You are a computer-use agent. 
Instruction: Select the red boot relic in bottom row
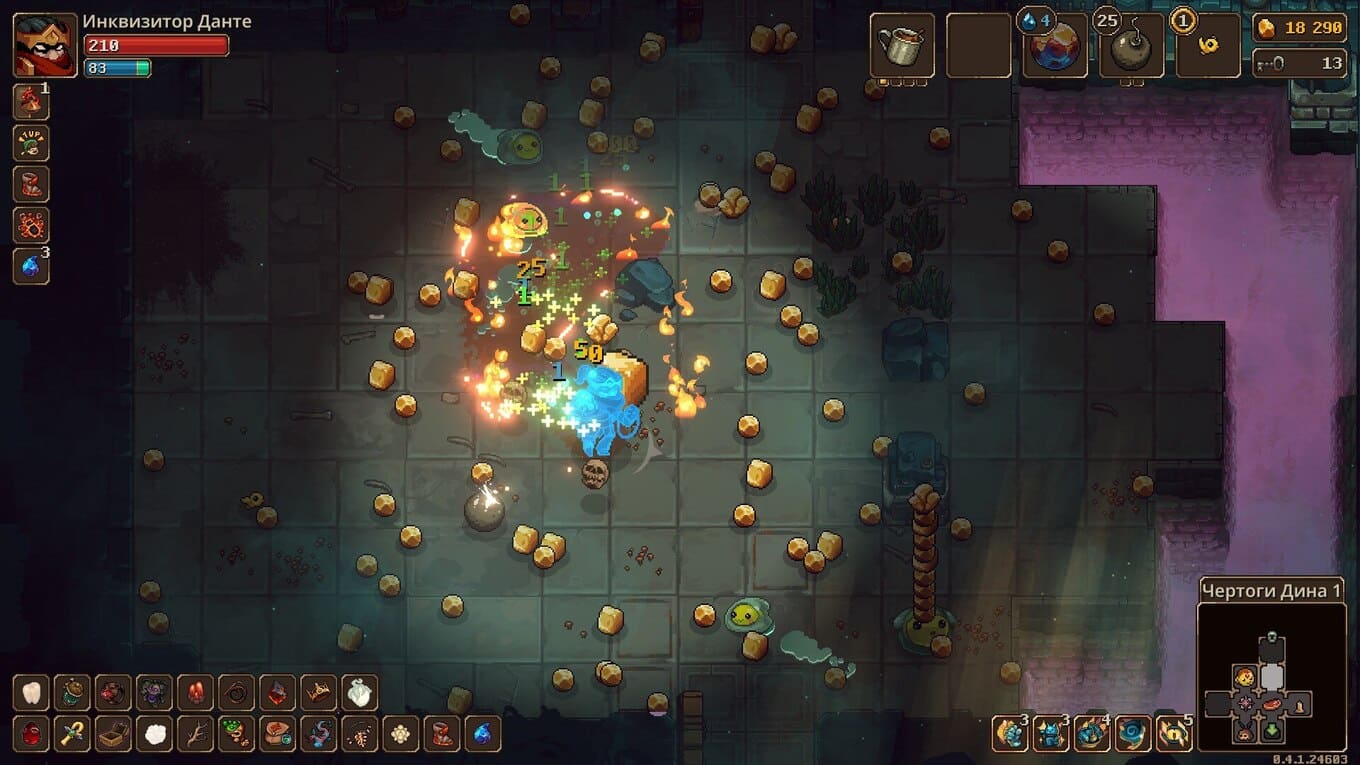coord(441,734)
